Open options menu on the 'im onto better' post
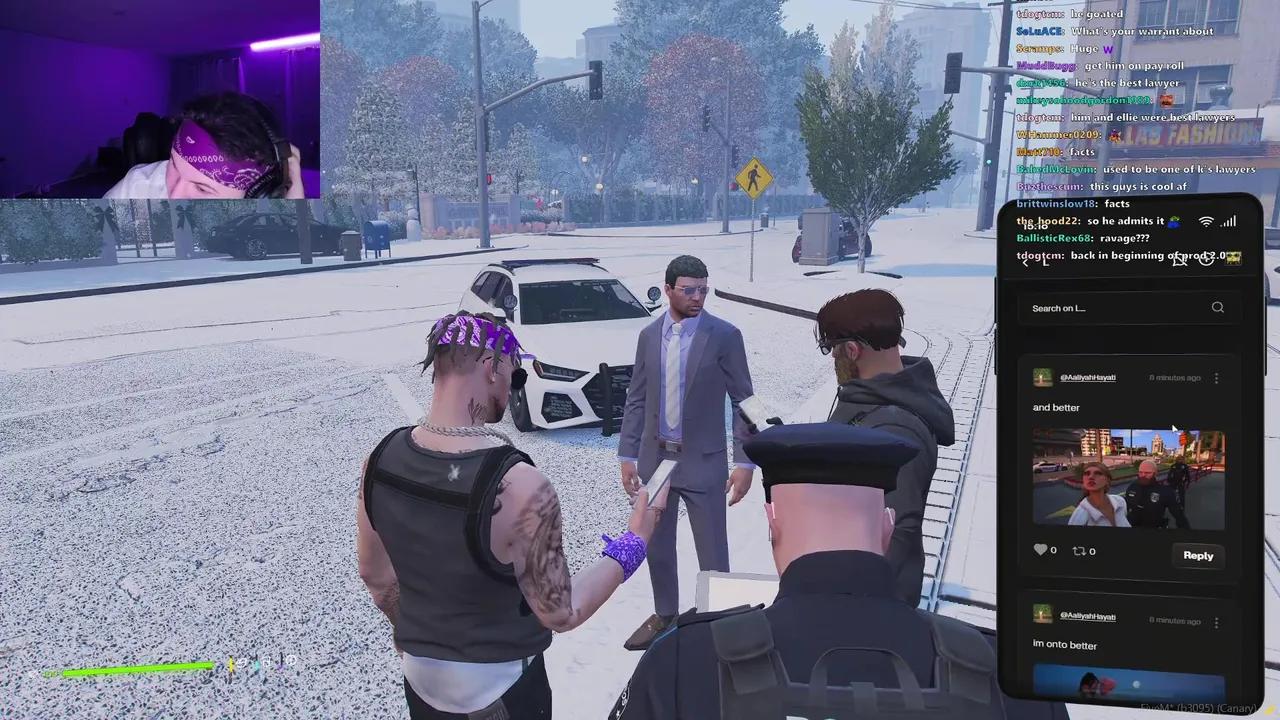Screen dimensions: 1280x720 point(1216,621)
